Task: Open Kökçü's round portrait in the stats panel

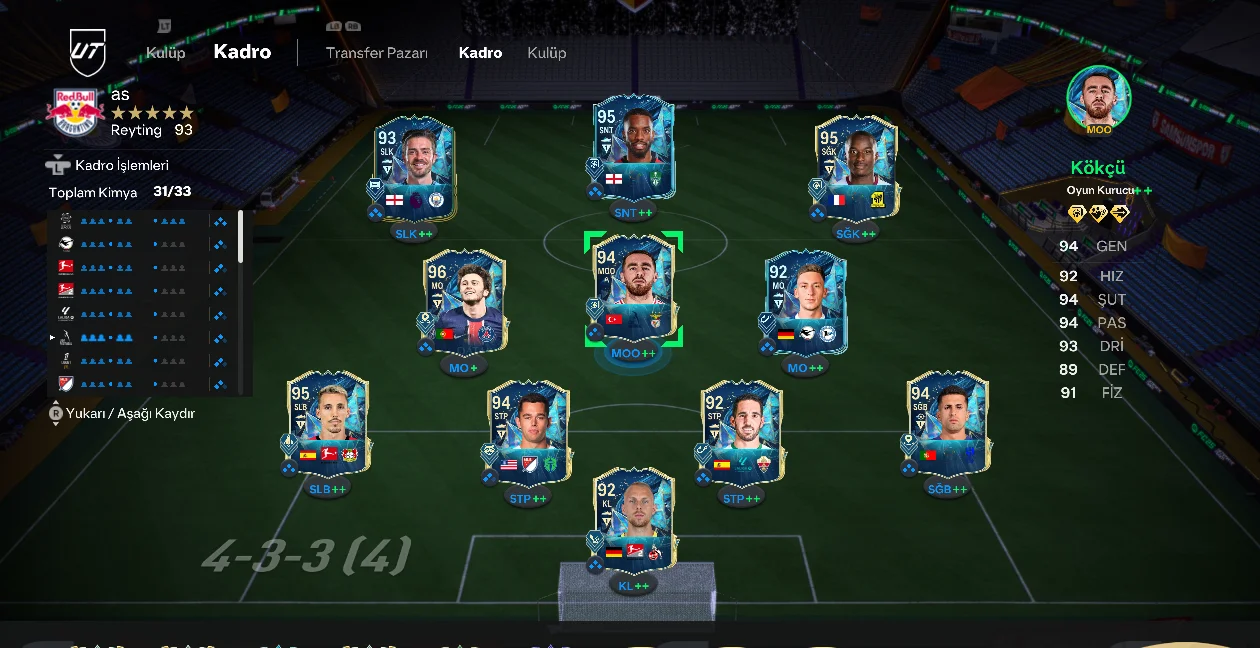Action: coord(1098,99)
